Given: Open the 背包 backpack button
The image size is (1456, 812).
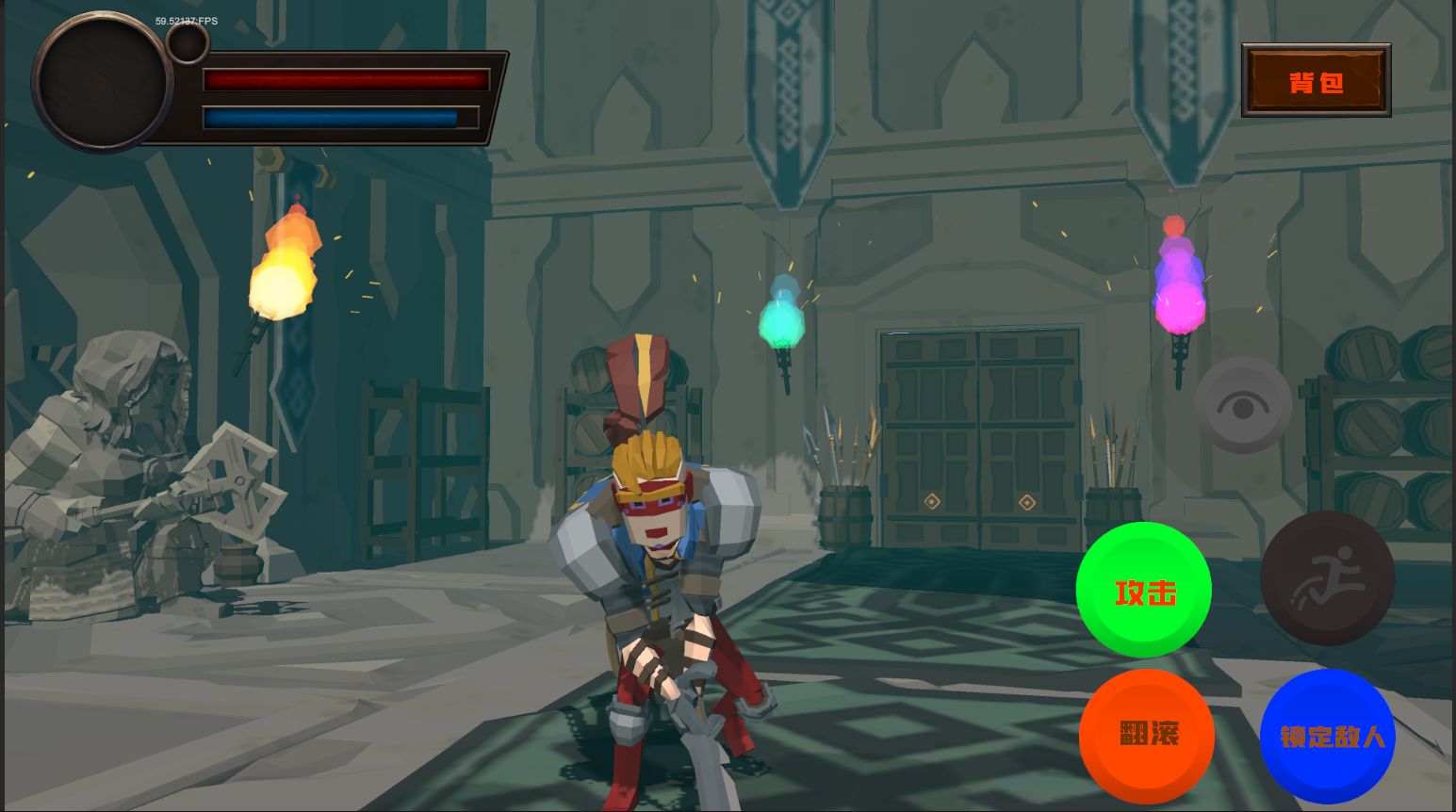Looking at the screenshot, I should click(1316, 81).
